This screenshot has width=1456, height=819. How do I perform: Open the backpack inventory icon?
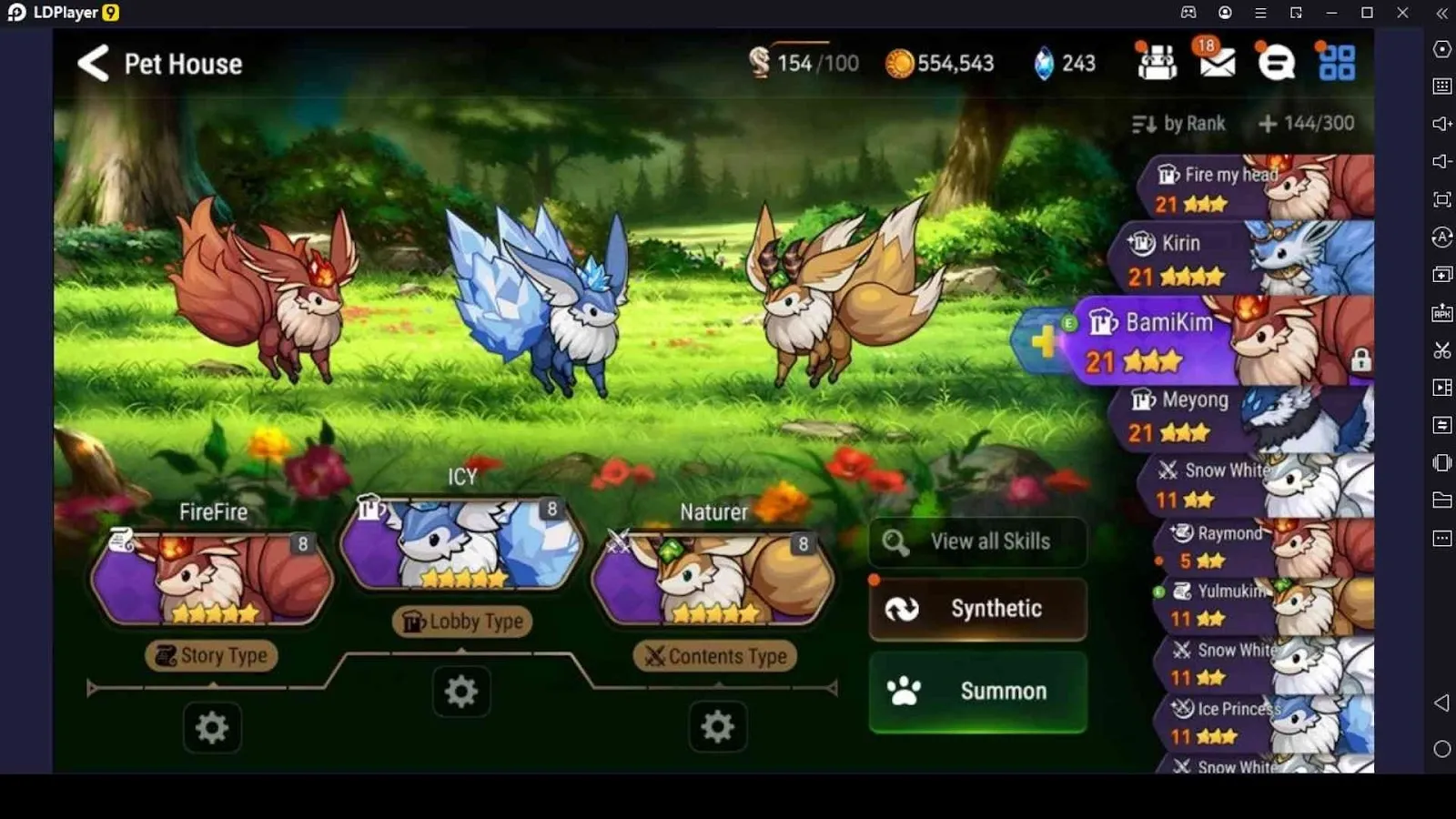1157,62
